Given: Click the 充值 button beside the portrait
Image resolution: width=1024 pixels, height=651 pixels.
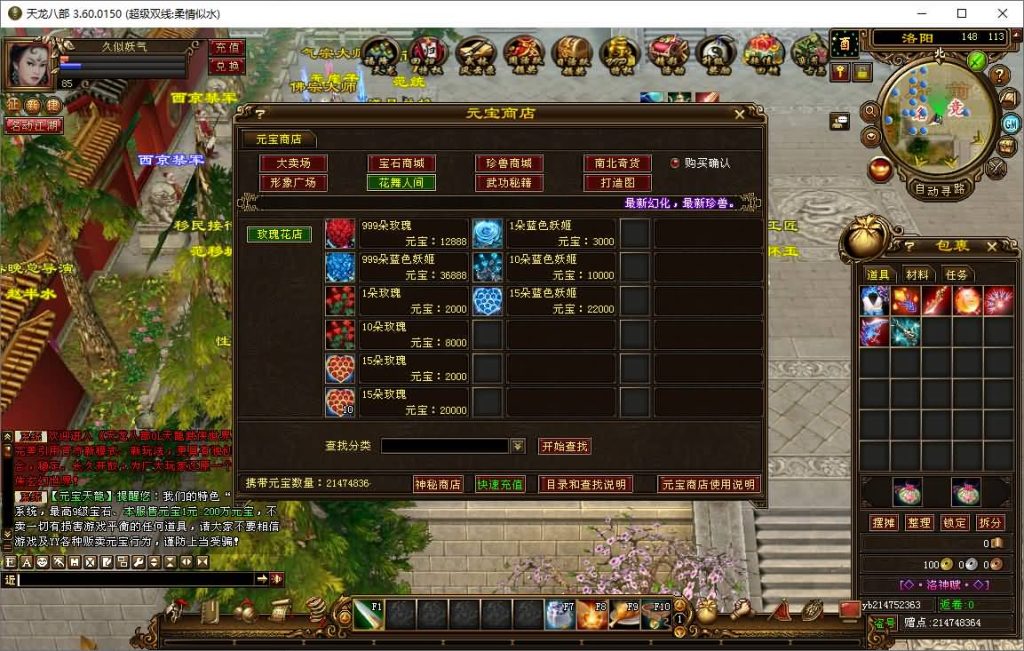Looking at the screenshot, I should tap(228, 48).
